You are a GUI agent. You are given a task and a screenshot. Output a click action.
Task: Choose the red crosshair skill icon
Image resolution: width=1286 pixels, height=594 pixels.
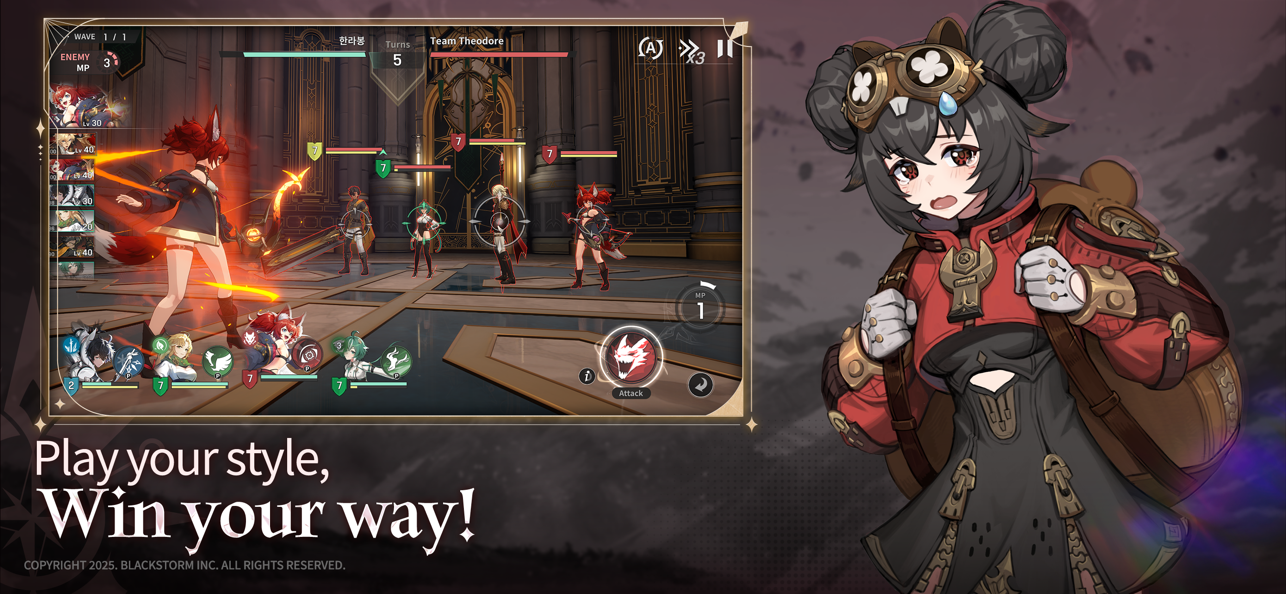[x=308, y=355]
